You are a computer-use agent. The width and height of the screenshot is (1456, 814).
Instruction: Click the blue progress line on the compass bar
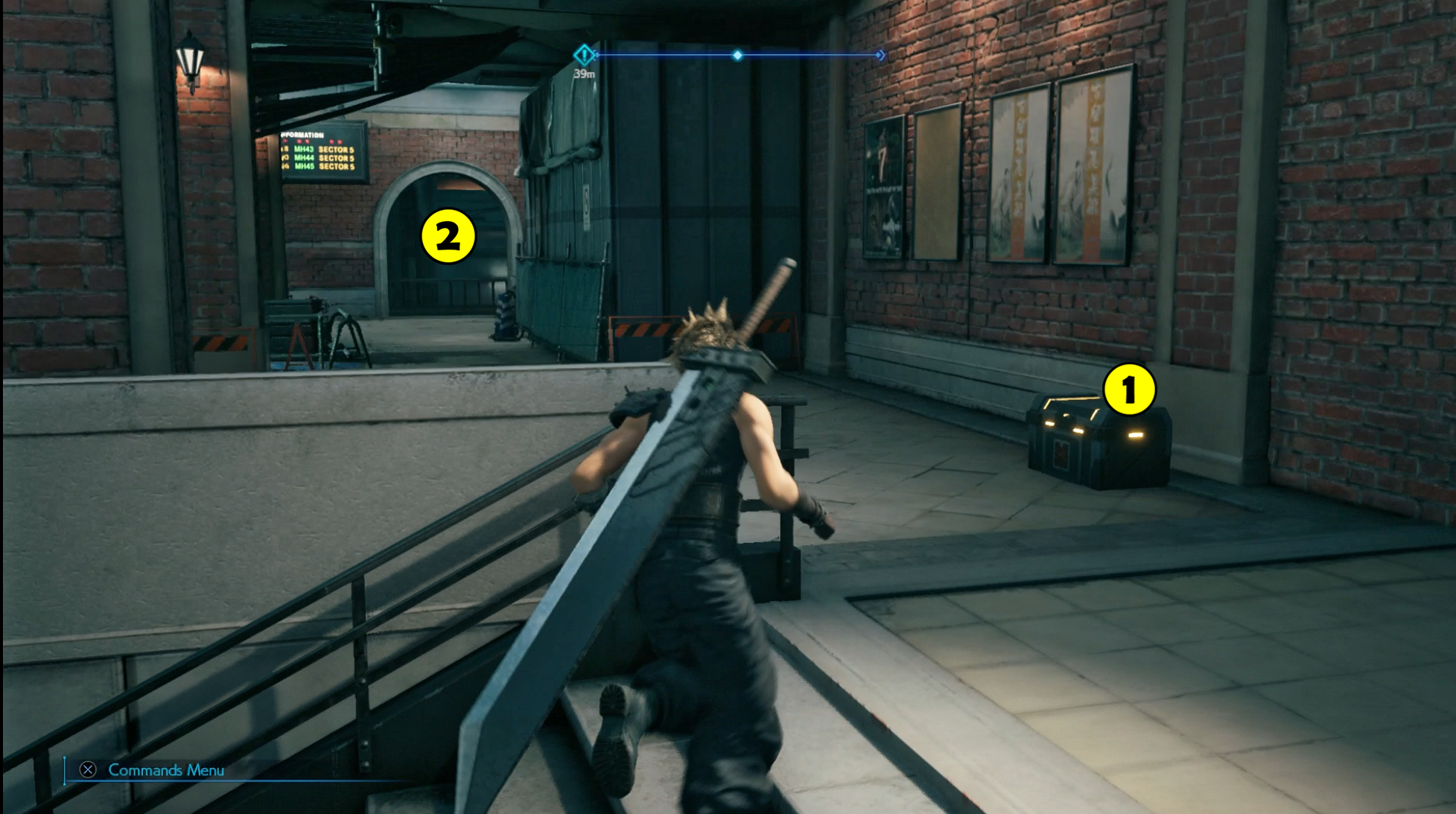click(804, 54)
